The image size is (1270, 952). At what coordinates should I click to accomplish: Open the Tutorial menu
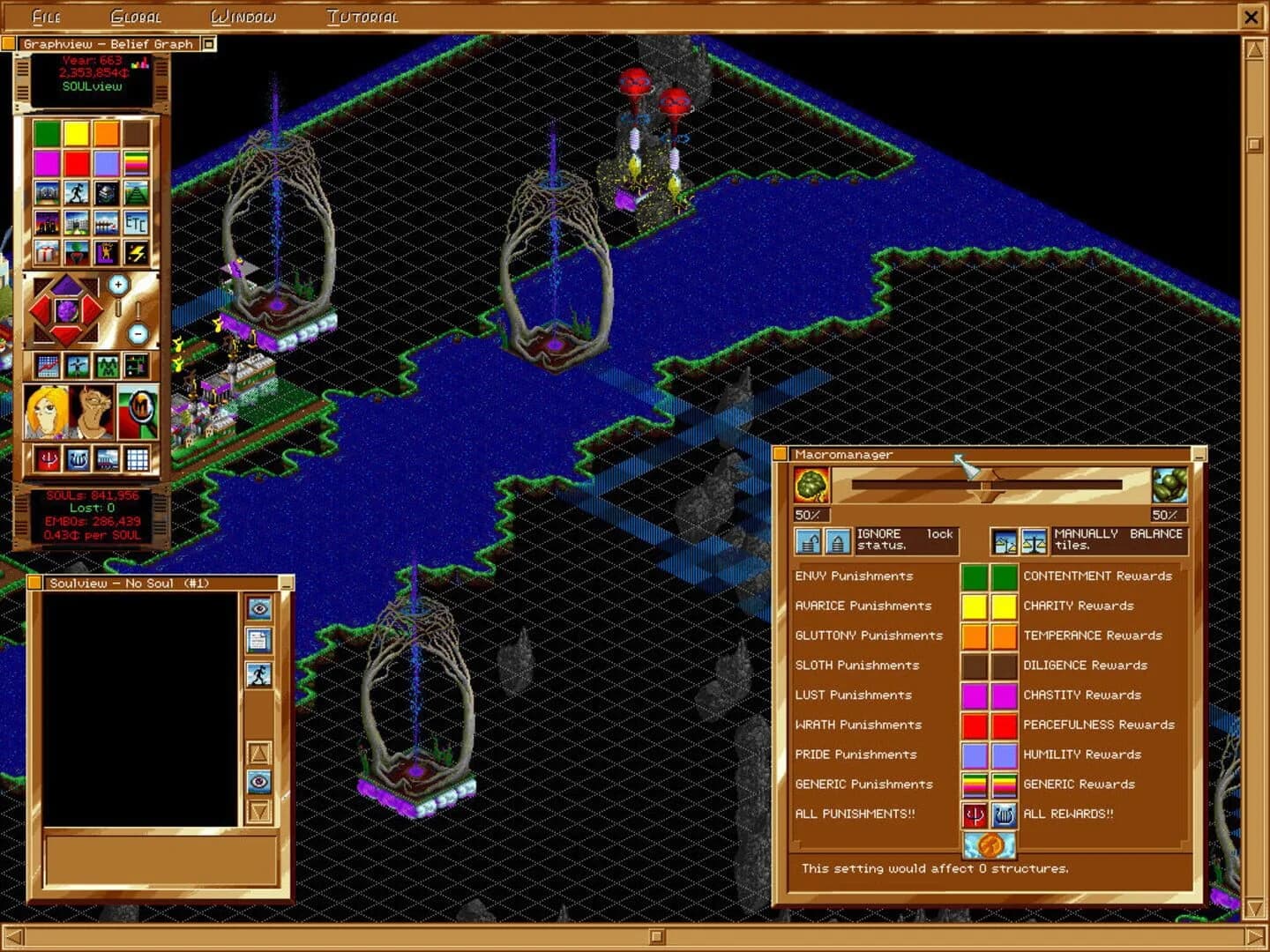(x=362, y=16)
